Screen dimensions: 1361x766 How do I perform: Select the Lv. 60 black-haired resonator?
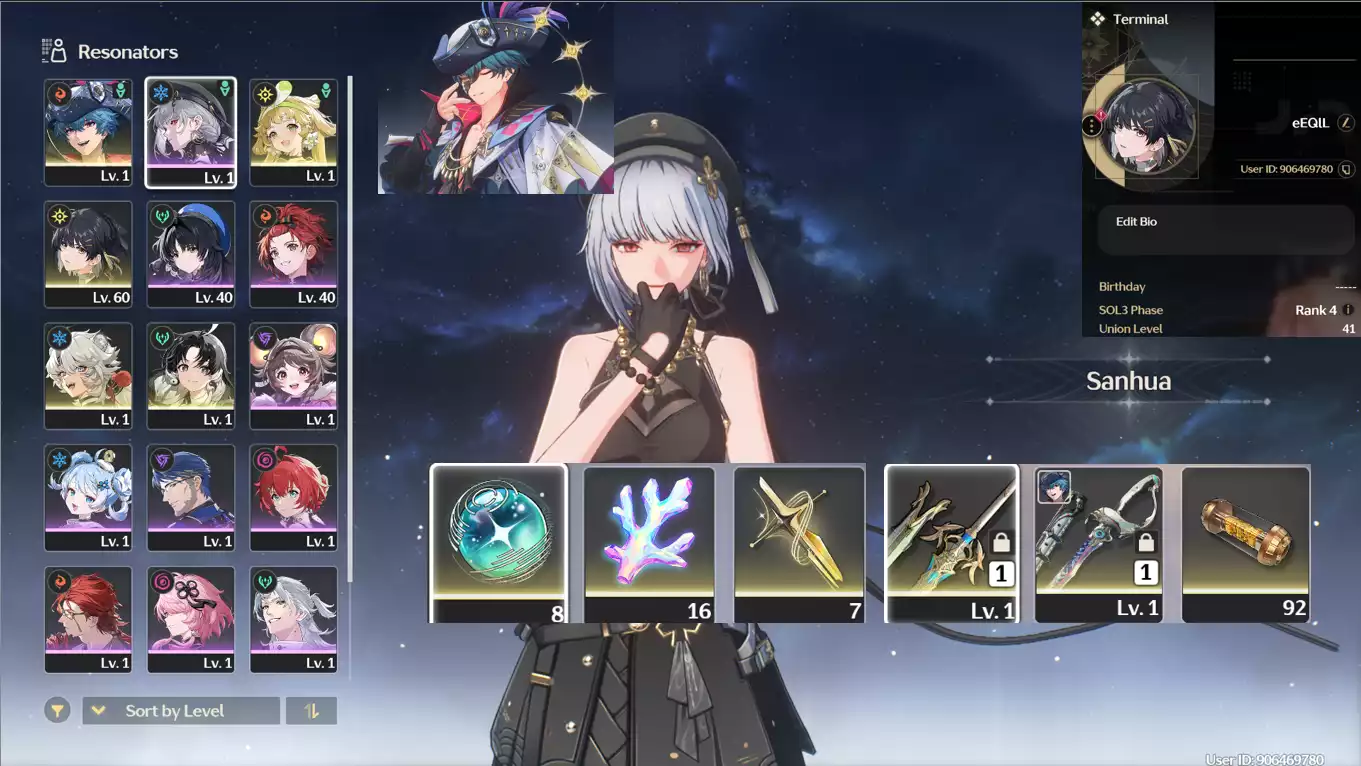click(x=88, y=254)
